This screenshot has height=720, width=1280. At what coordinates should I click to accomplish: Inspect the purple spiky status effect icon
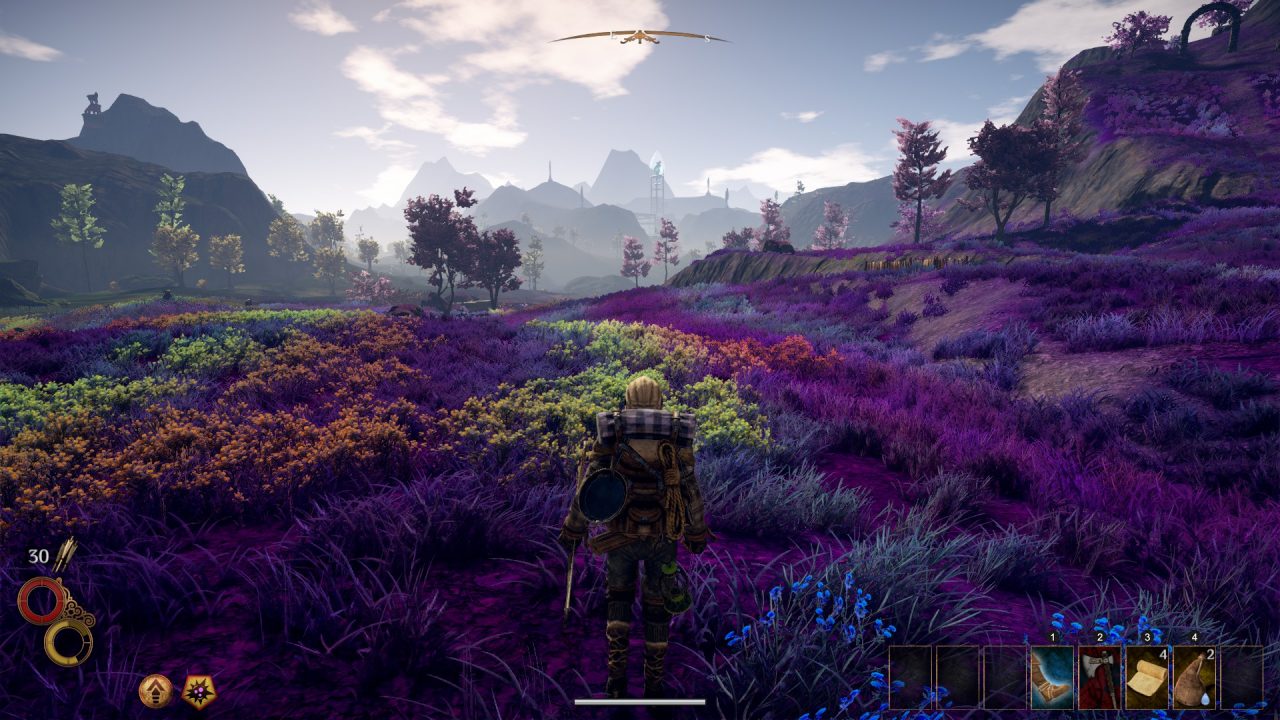click(x=199, y=691)
